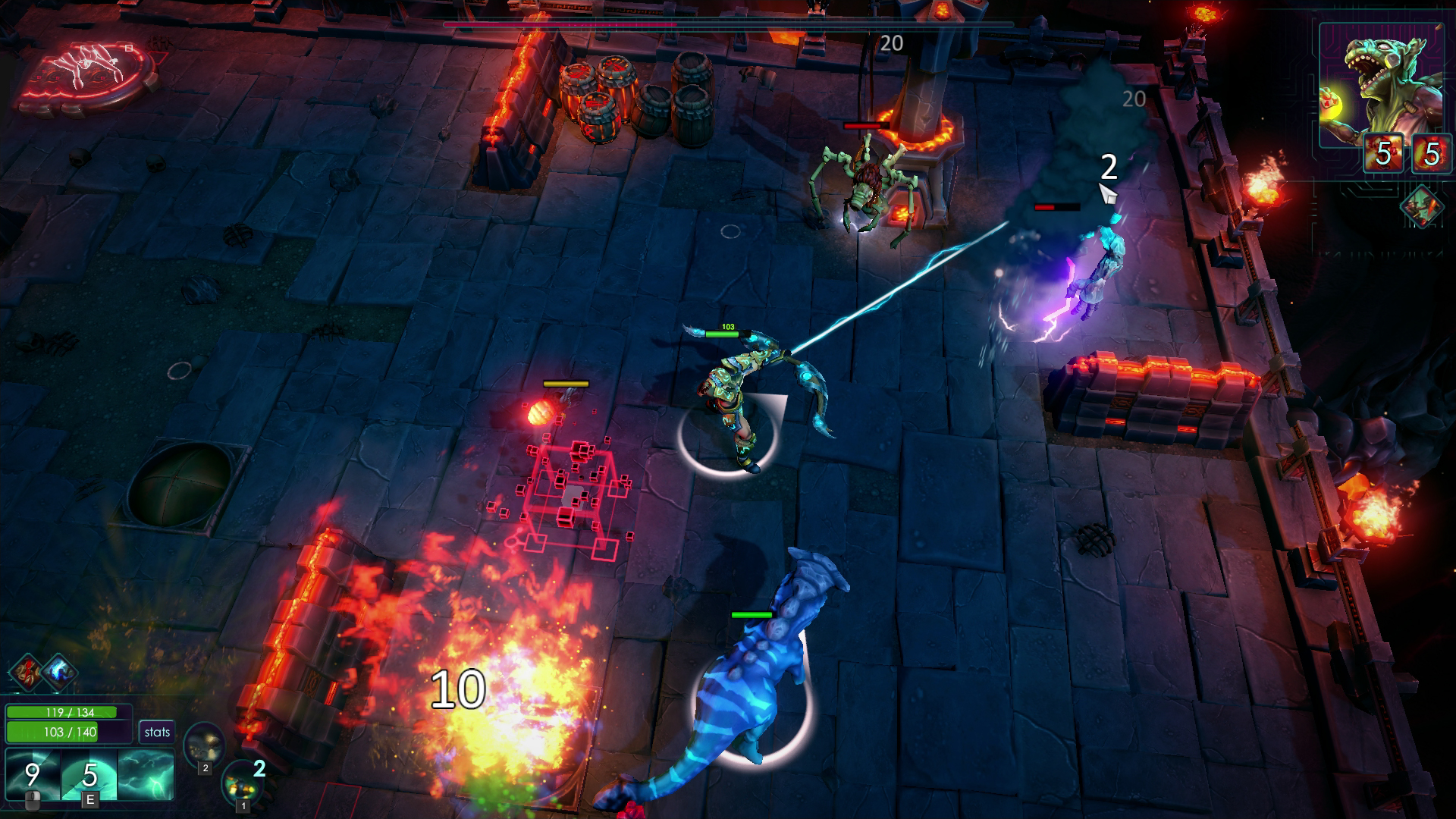Click the blue spirit buff diamond icon
Viewport: 1456px width, 819px height.
[x=58, y=671]
